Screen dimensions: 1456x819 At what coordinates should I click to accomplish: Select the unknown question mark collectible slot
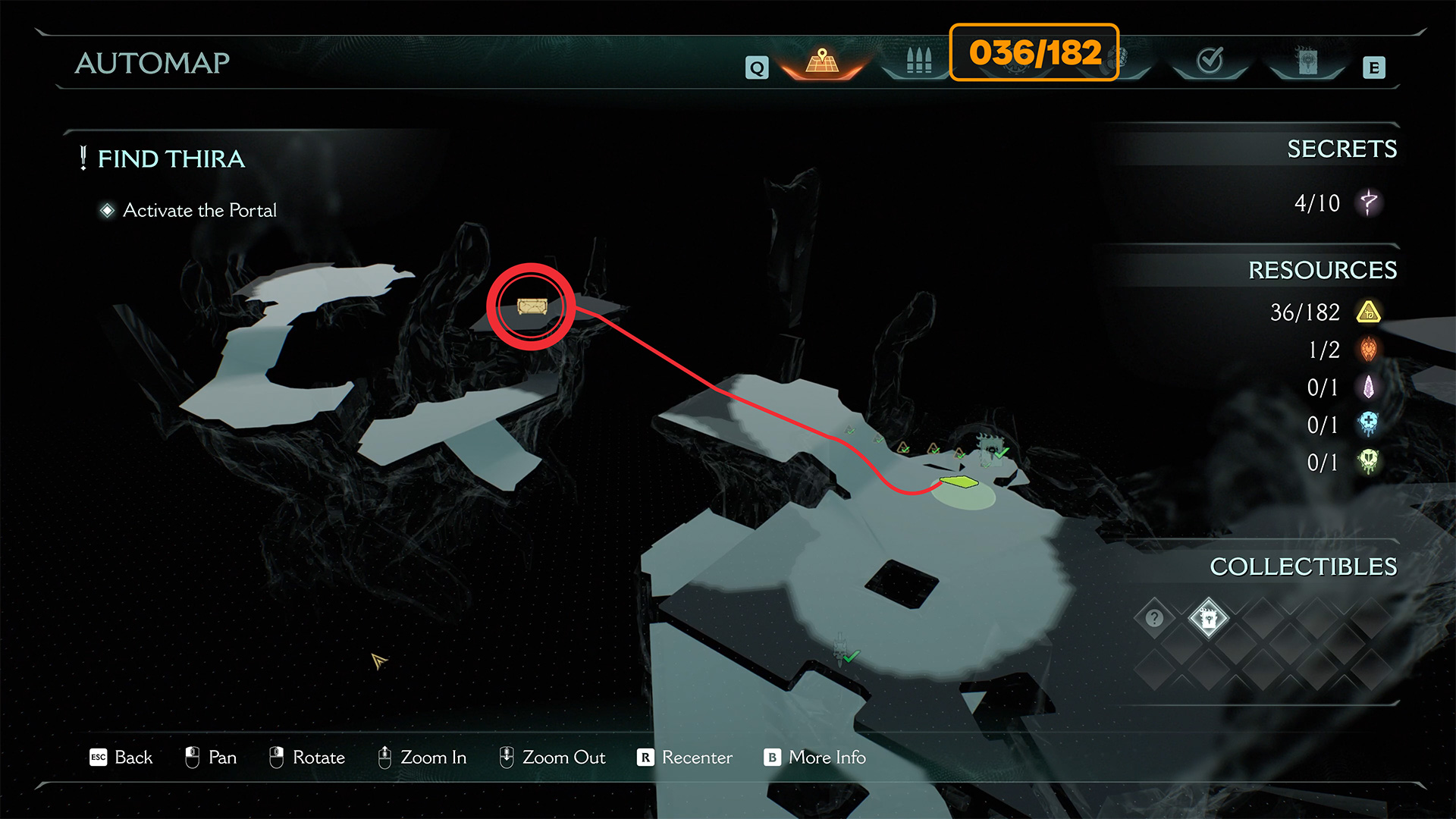tap(1154, 618)
